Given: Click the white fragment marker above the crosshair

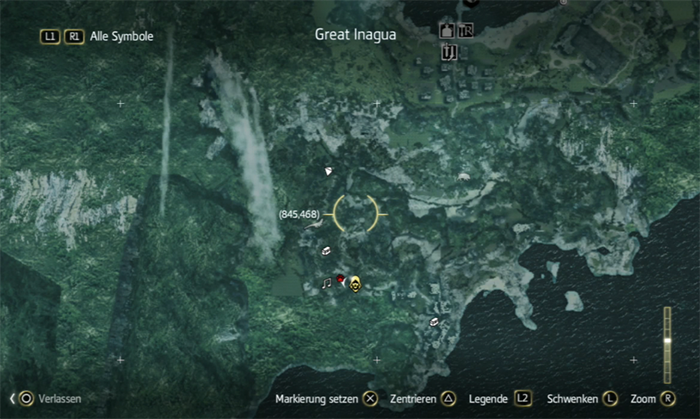Looking at the screenshot, I should tap(327, 172).
